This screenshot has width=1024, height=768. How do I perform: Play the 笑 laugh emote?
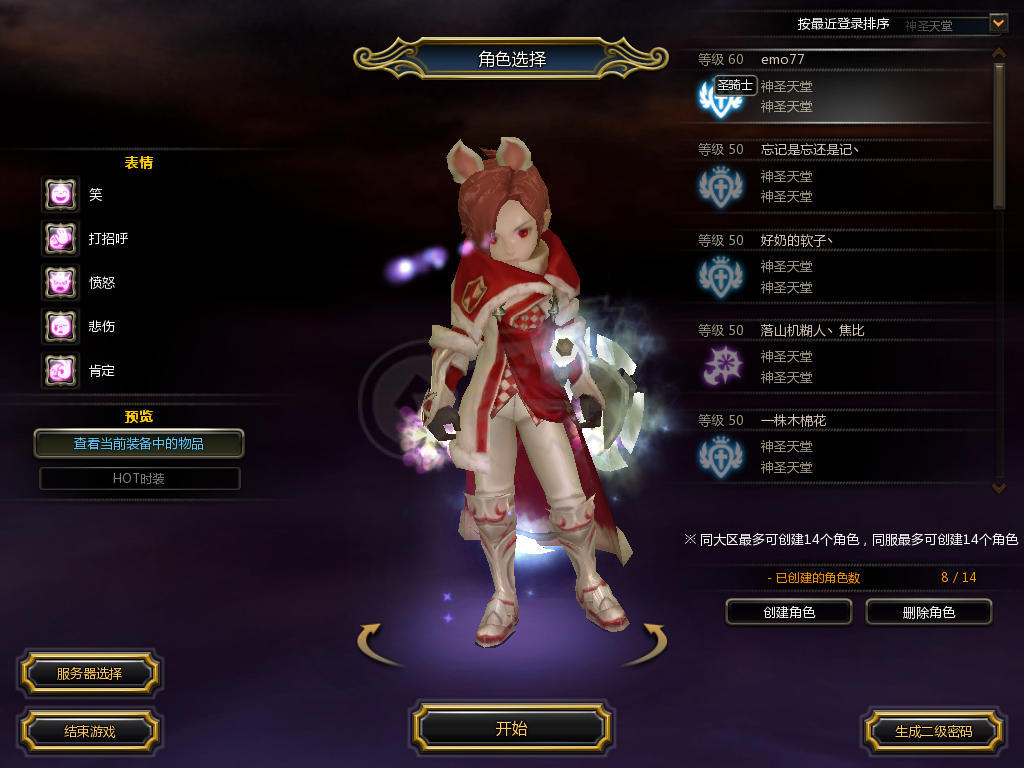click(x=60, y=194)
